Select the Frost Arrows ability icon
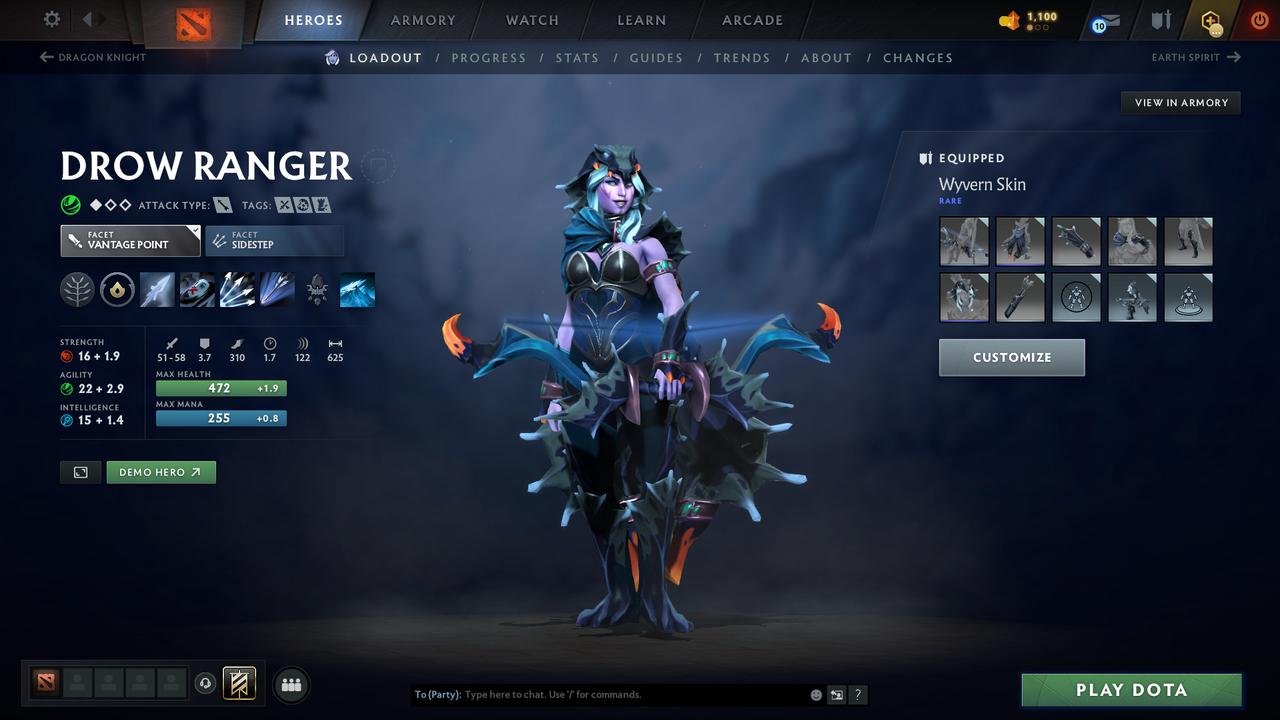The image size is (1280, 720). click(157, 289)
